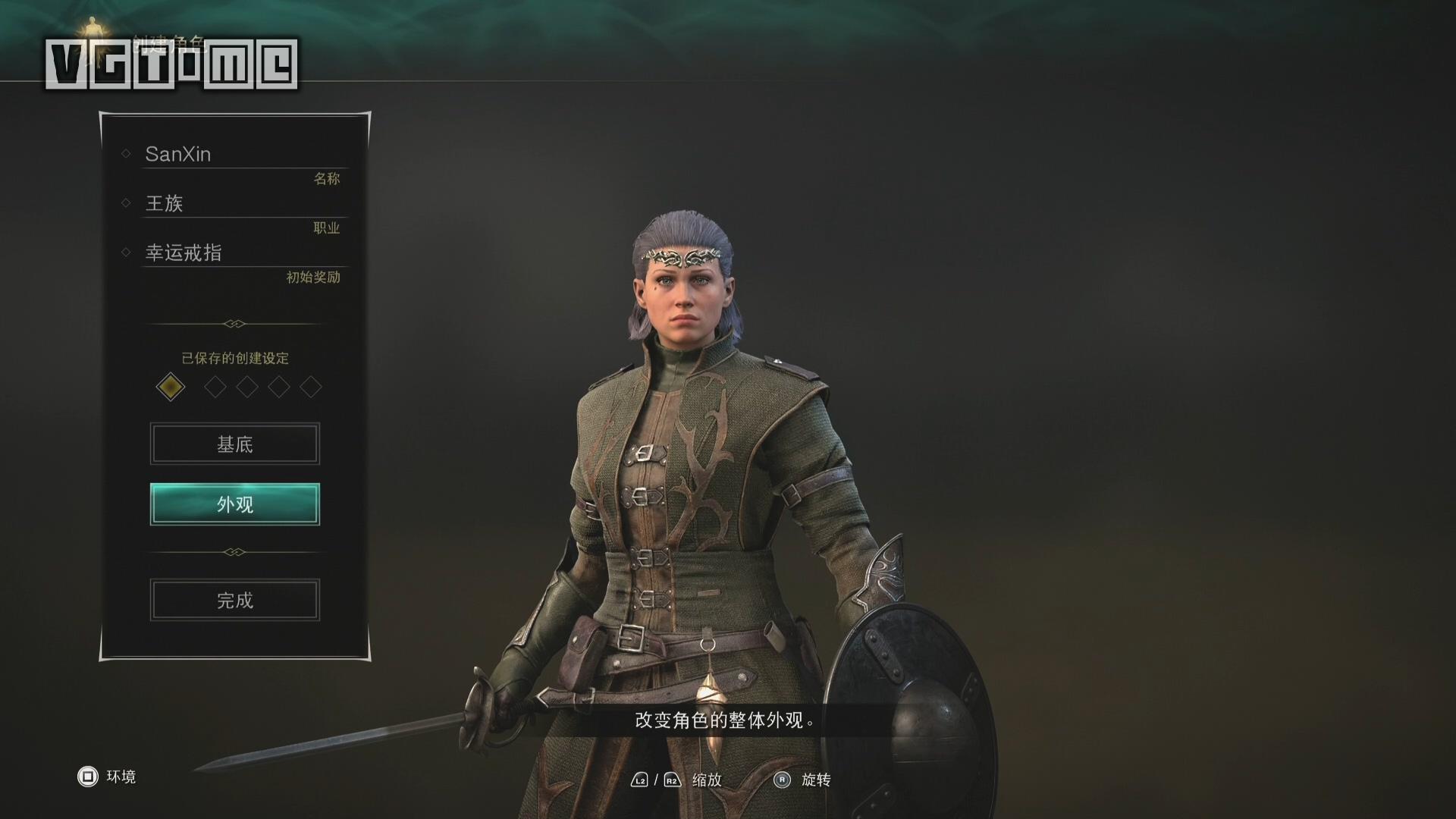Click the diamond marker beside 初始奖励
1456x819 pixels.
click(x=127, y=253)
